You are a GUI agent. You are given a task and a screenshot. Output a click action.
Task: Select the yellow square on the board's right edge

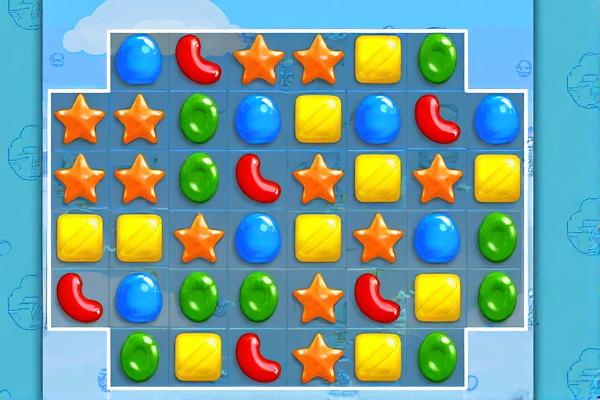[x=497, y=178]
